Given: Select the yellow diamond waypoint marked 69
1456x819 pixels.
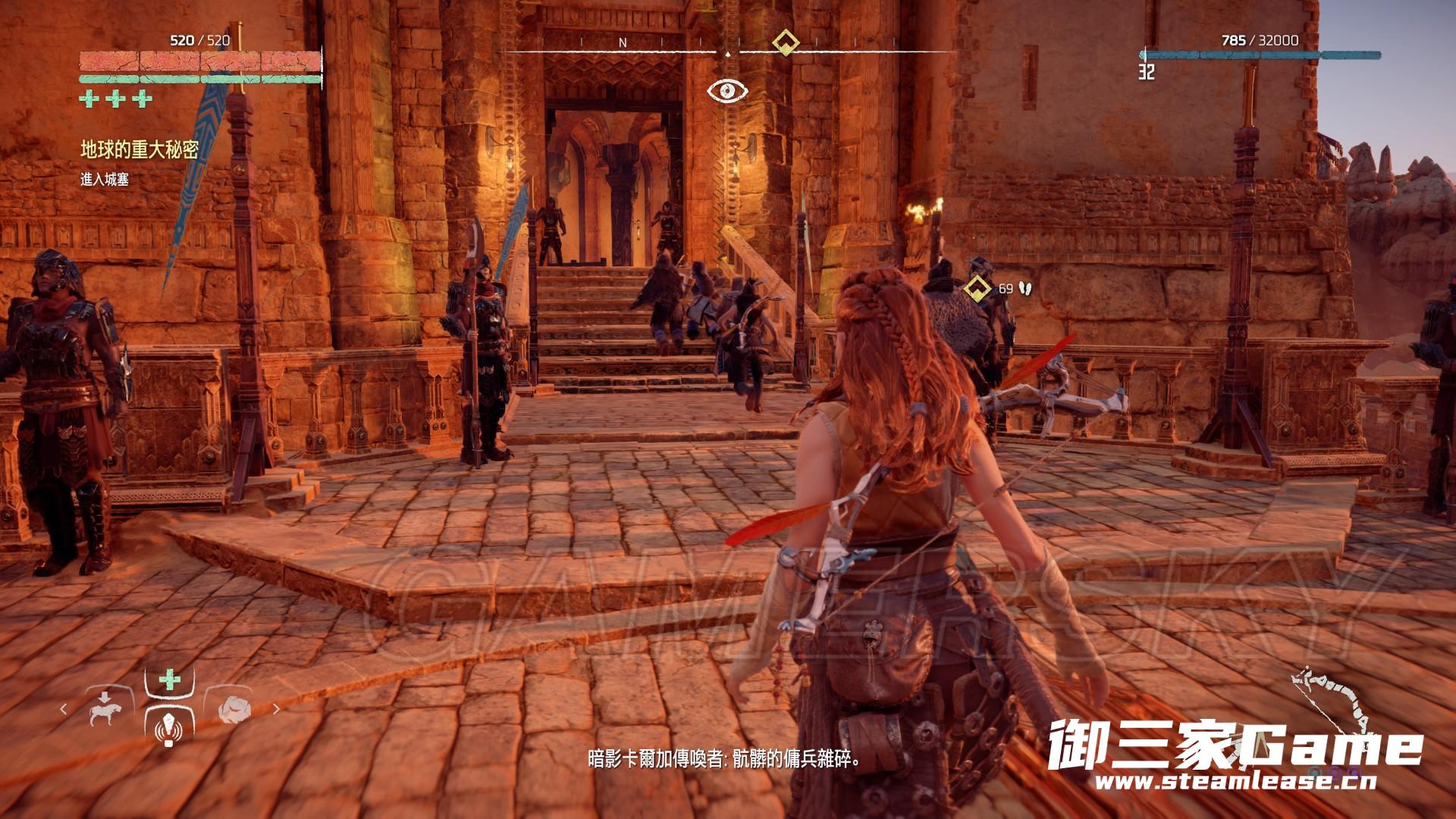Looking at the screenshot, I should 977,288.
